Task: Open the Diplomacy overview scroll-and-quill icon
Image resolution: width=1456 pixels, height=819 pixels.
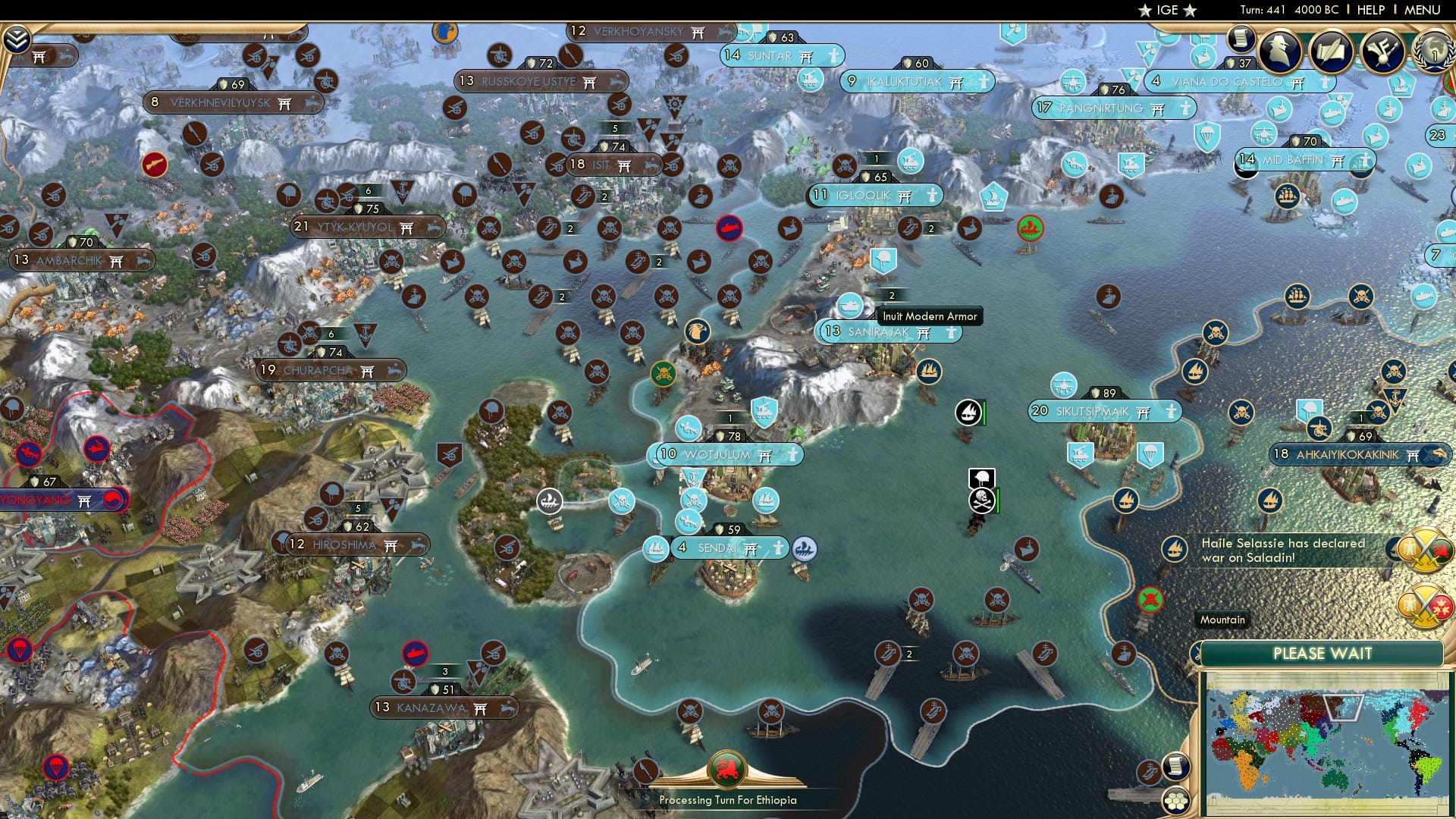Action: tap(1331, 52)
